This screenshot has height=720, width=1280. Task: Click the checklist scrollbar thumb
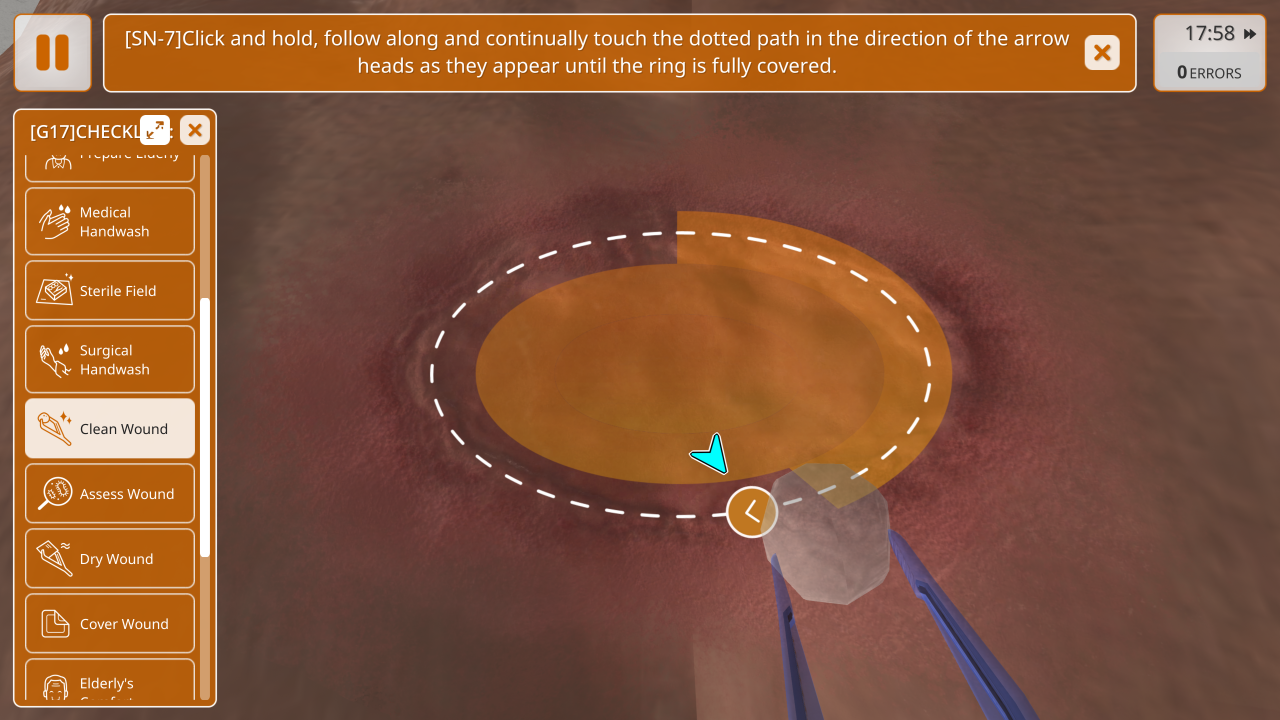point(205,427)
